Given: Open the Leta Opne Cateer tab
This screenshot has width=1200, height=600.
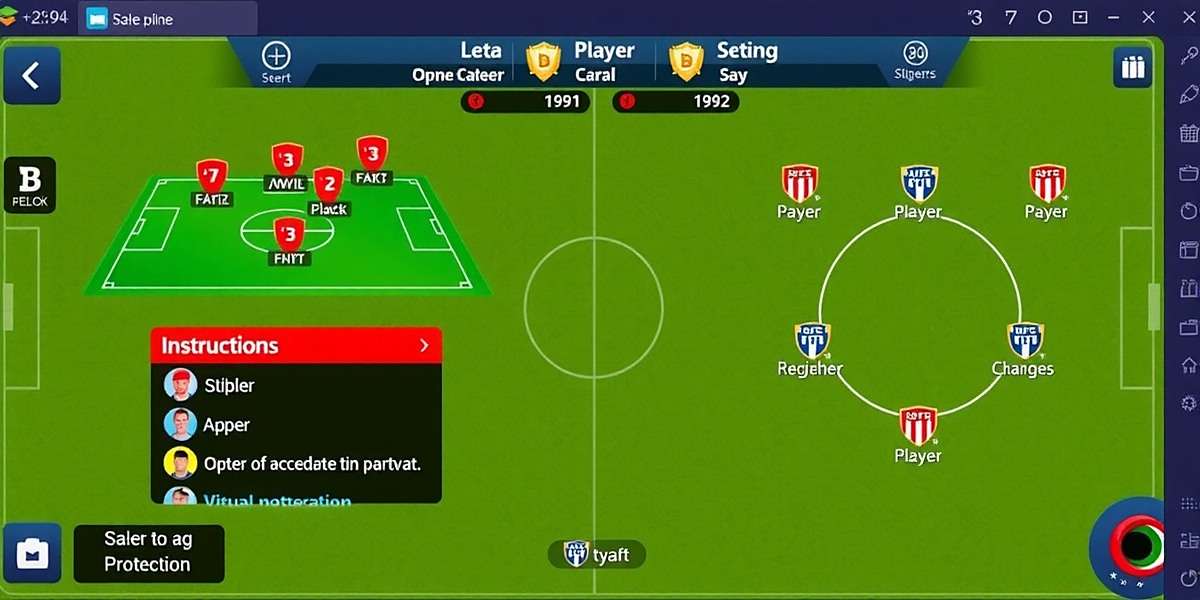Looking at the screenshot, I should pos(459,62).
